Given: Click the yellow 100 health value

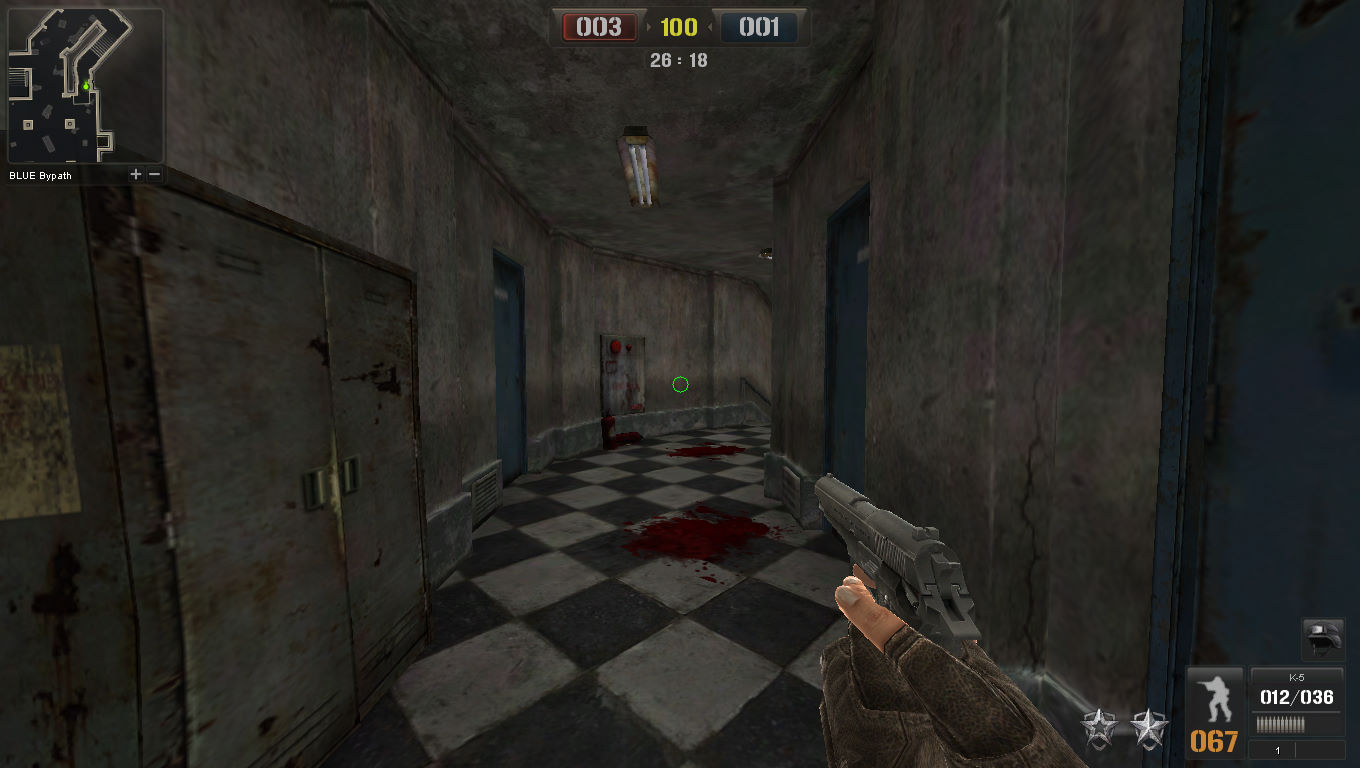Looking at the screenshot, I should 679,28.
